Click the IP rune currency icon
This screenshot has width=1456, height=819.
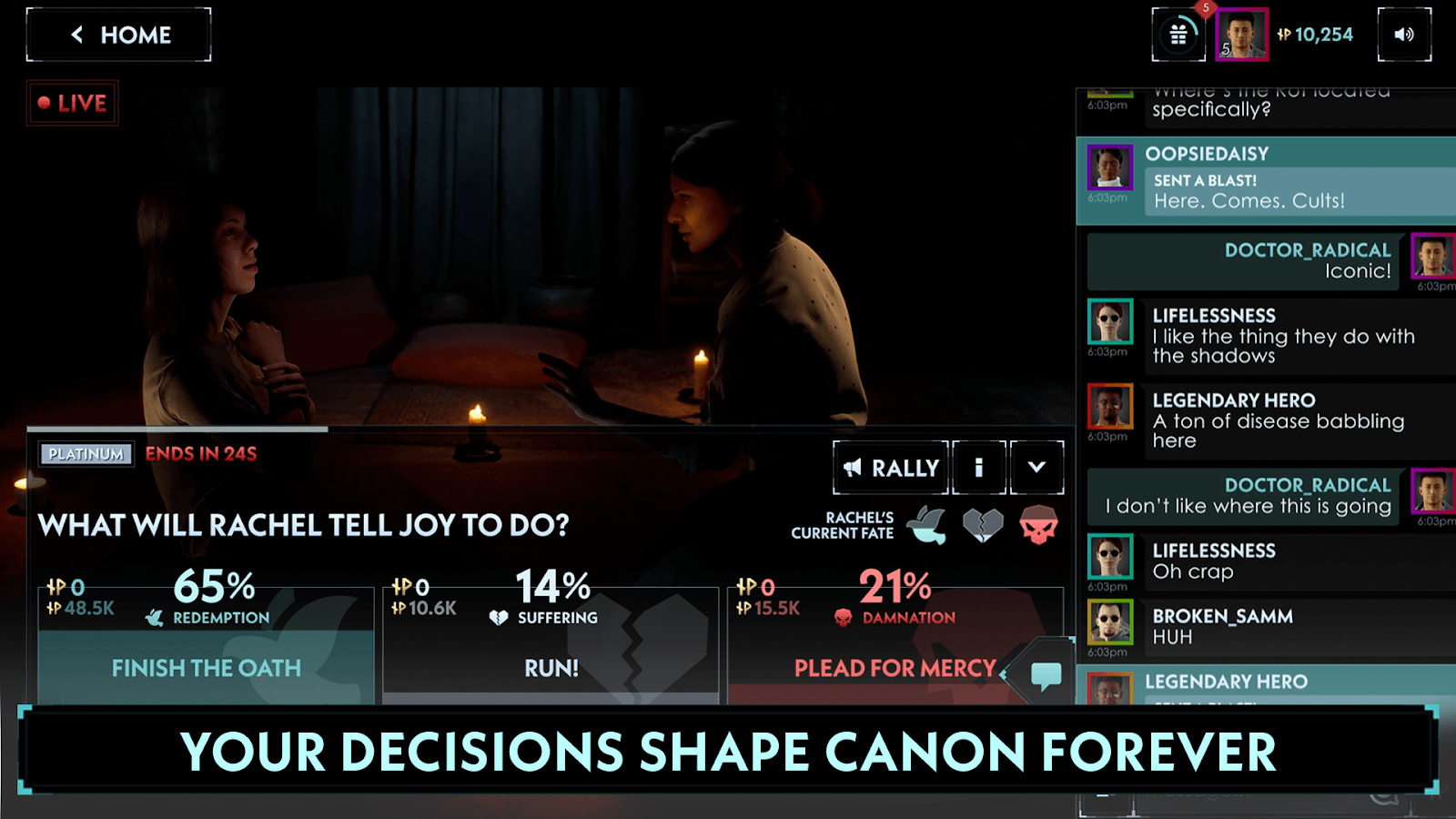point(1286,35)
